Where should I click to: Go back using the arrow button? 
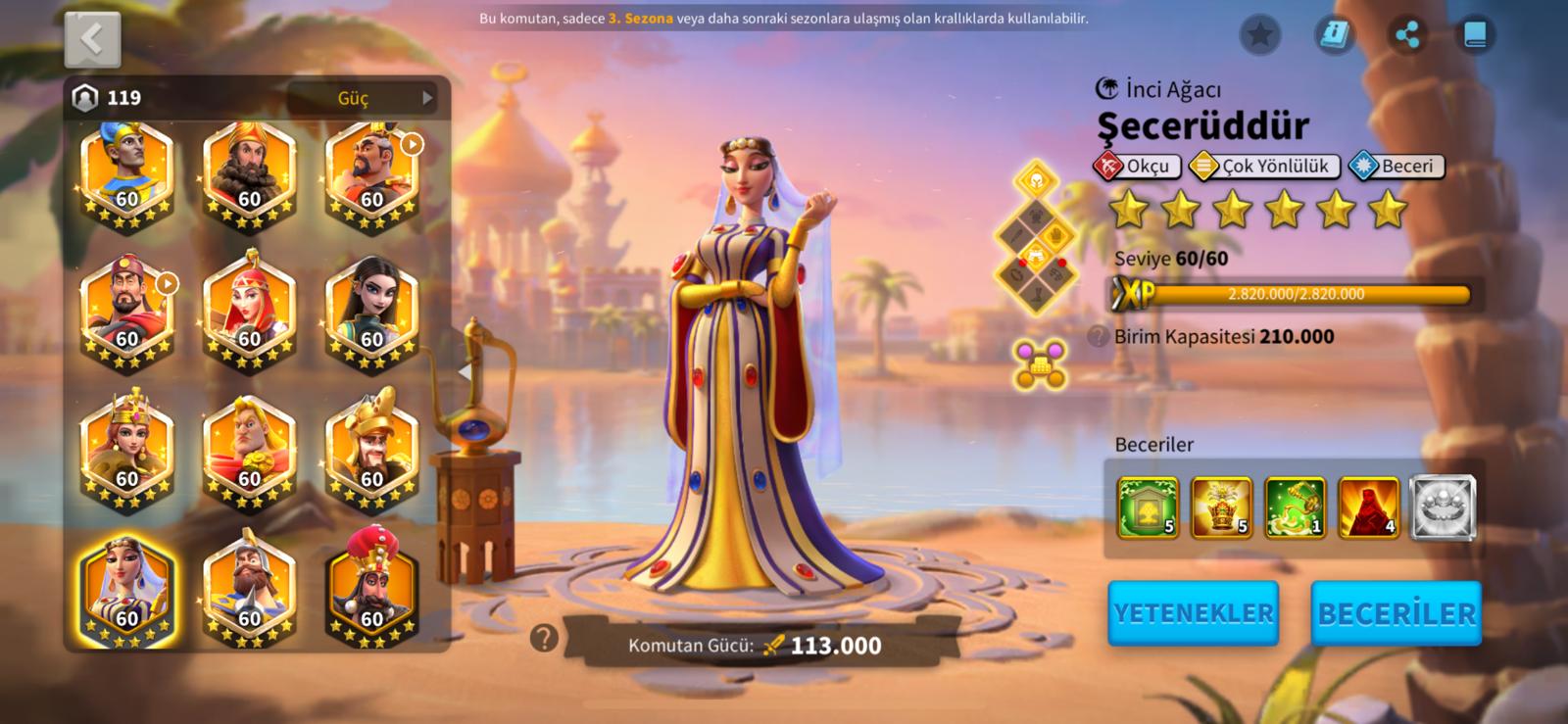[92, 39]
